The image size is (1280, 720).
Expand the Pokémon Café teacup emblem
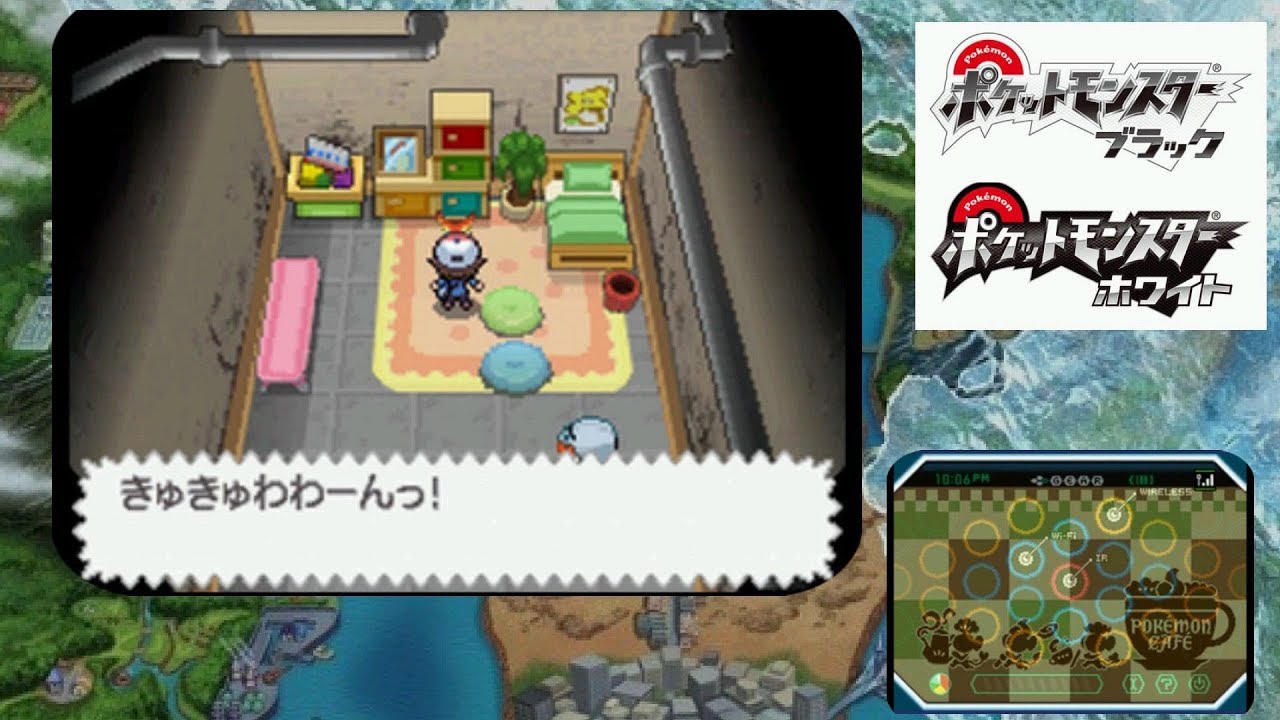1174,624
